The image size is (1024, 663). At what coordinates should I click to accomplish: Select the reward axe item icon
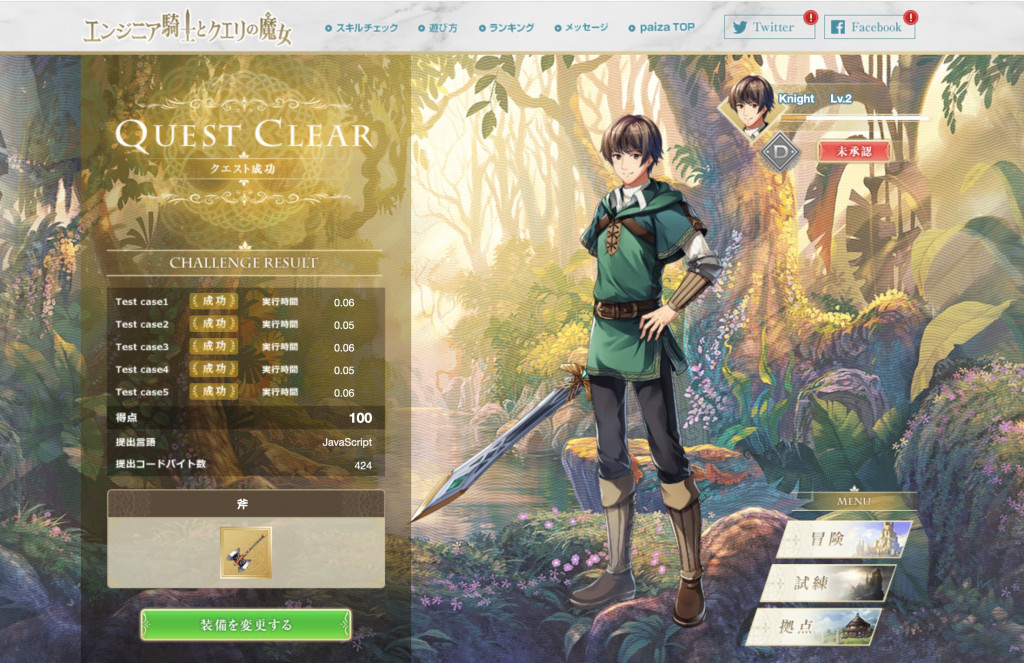[245, 552]
